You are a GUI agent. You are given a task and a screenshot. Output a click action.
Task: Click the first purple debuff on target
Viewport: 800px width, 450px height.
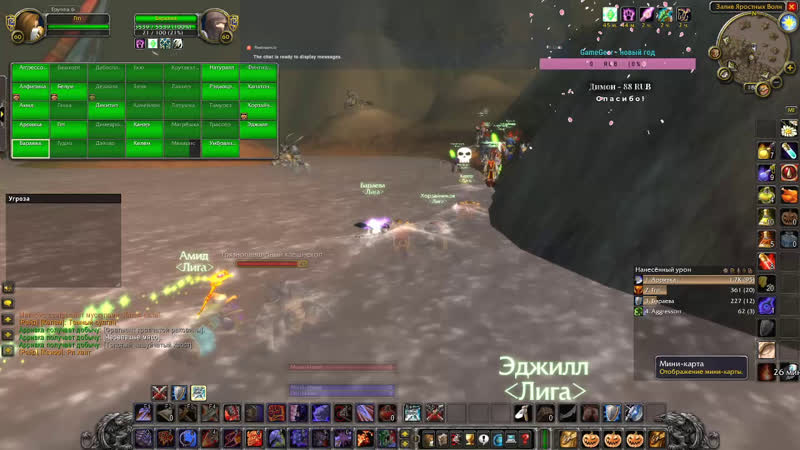[140, 44]
